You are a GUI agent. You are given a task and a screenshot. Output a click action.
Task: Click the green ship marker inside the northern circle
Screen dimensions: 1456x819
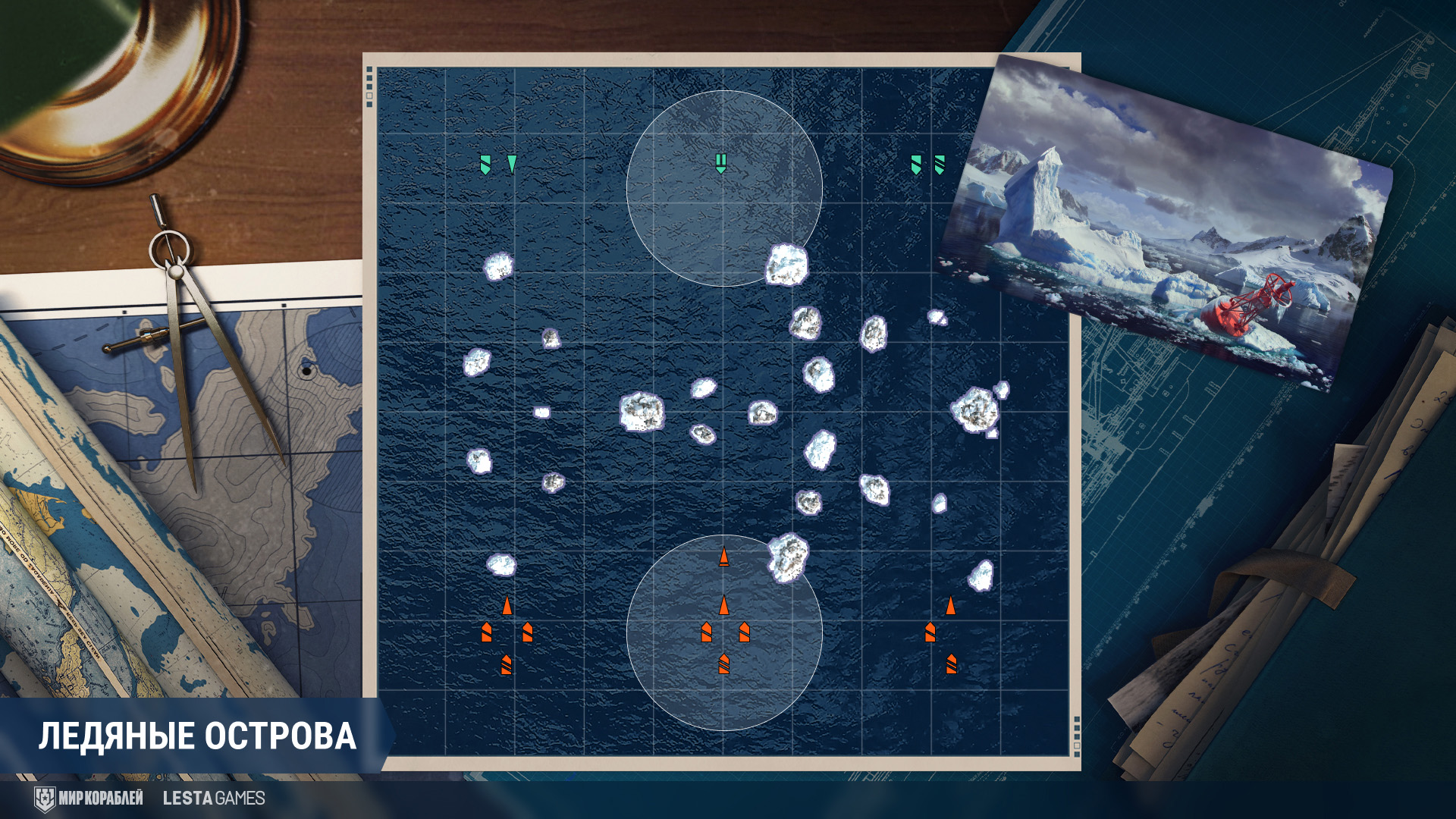tap(721, 163)
